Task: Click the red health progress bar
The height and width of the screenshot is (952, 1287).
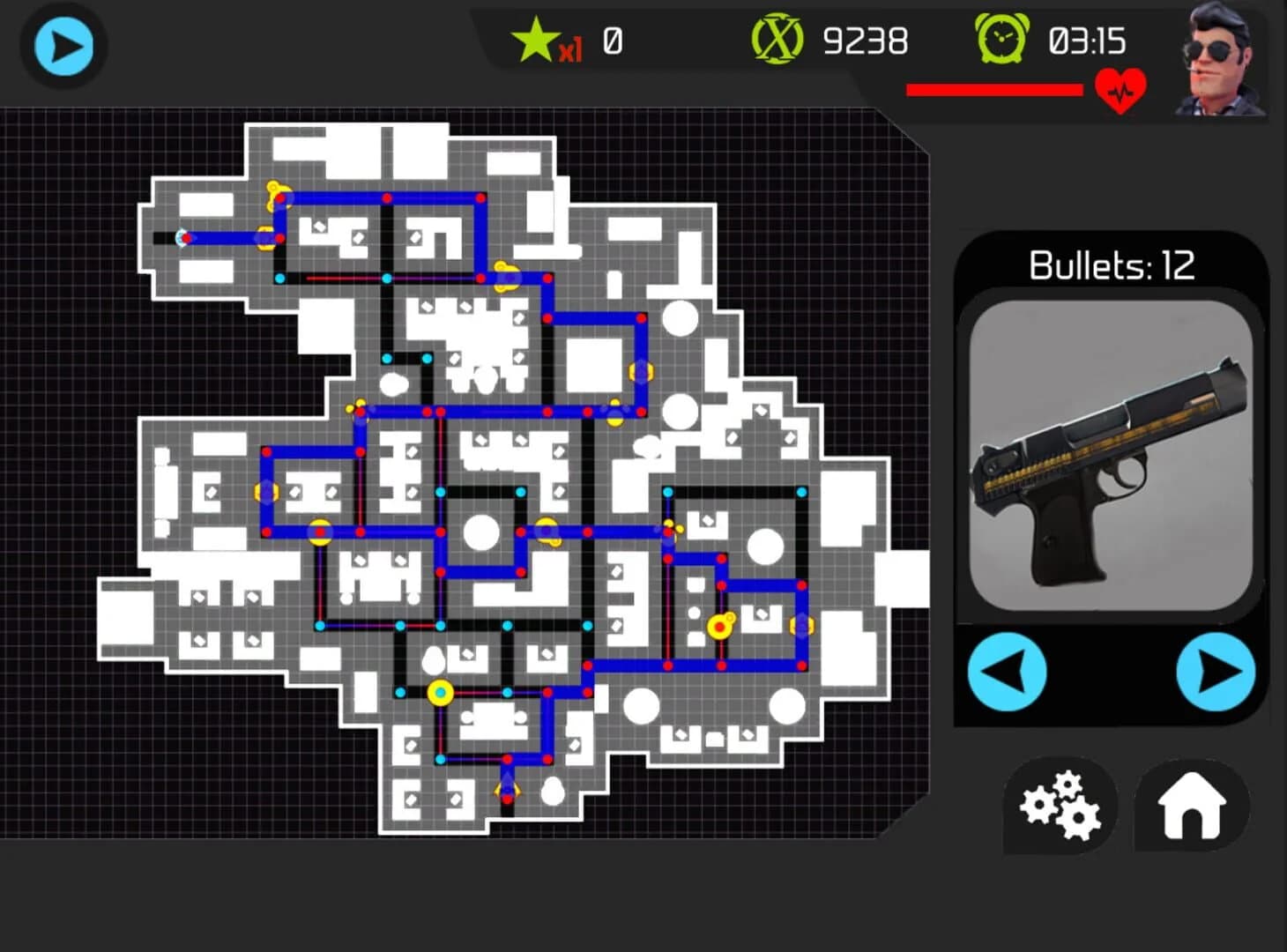Action: [994, 88]
